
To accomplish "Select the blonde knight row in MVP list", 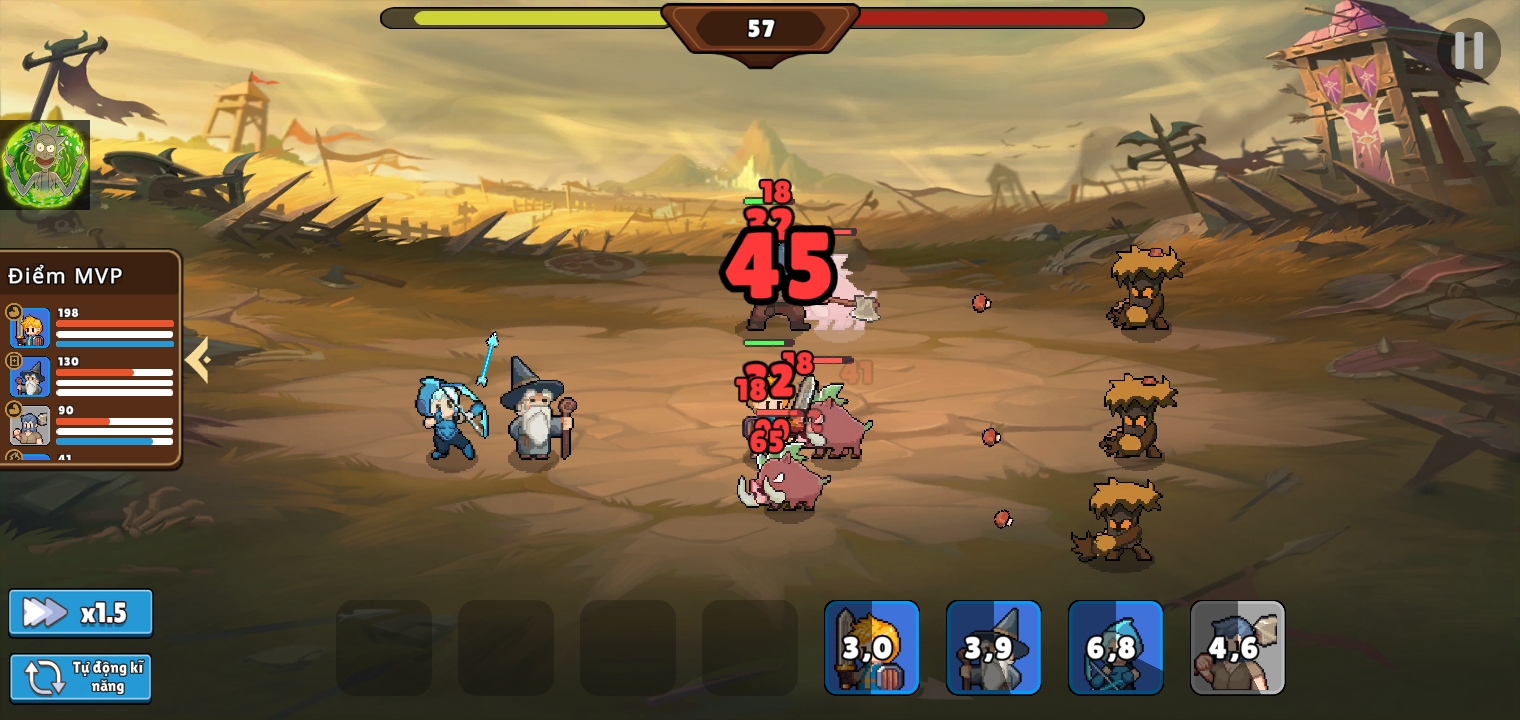I will tap(92, 328).
